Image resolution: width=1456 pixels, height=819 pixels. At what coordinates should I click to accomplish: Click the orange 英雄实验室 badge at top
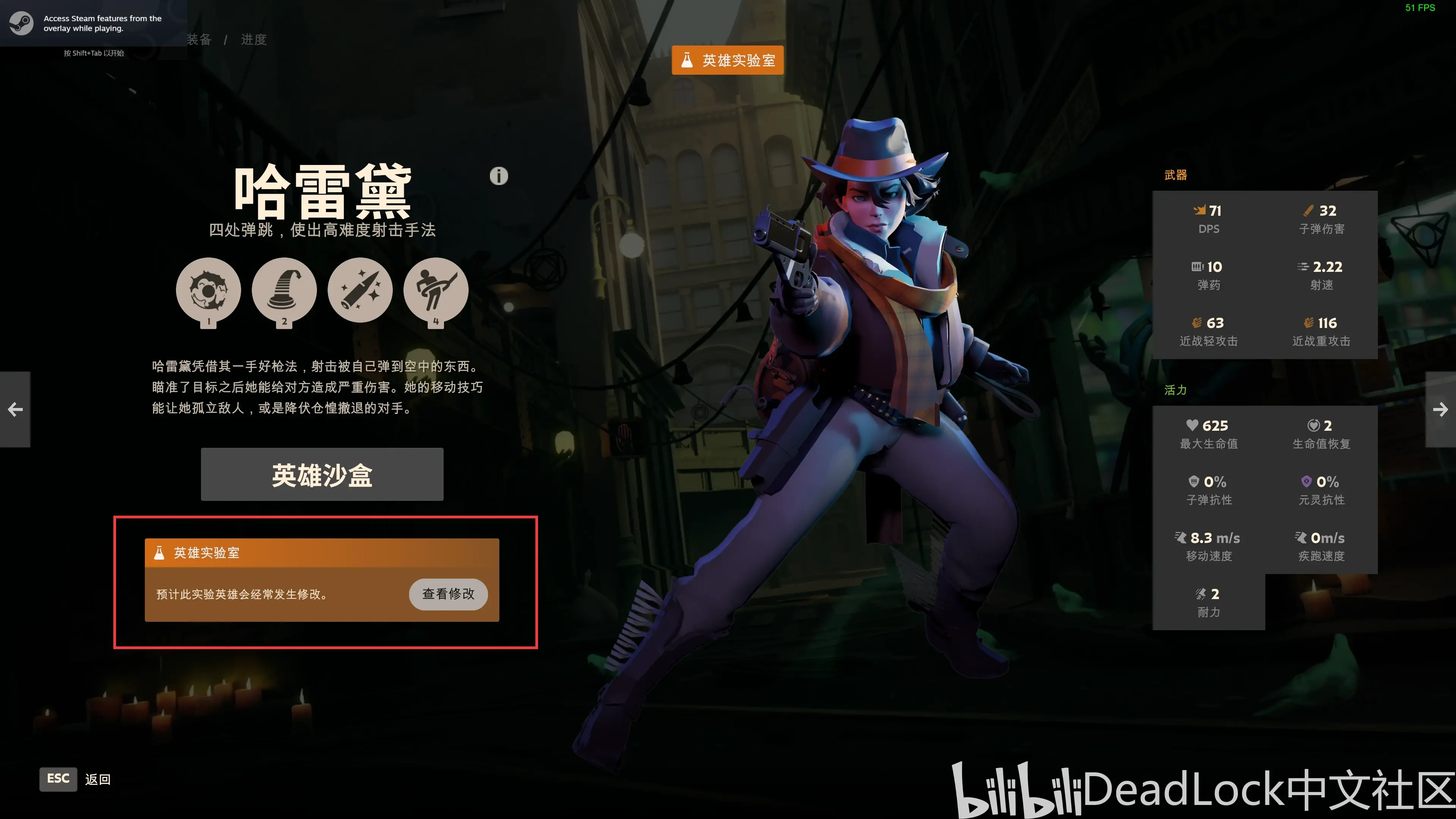click(728, 60)
